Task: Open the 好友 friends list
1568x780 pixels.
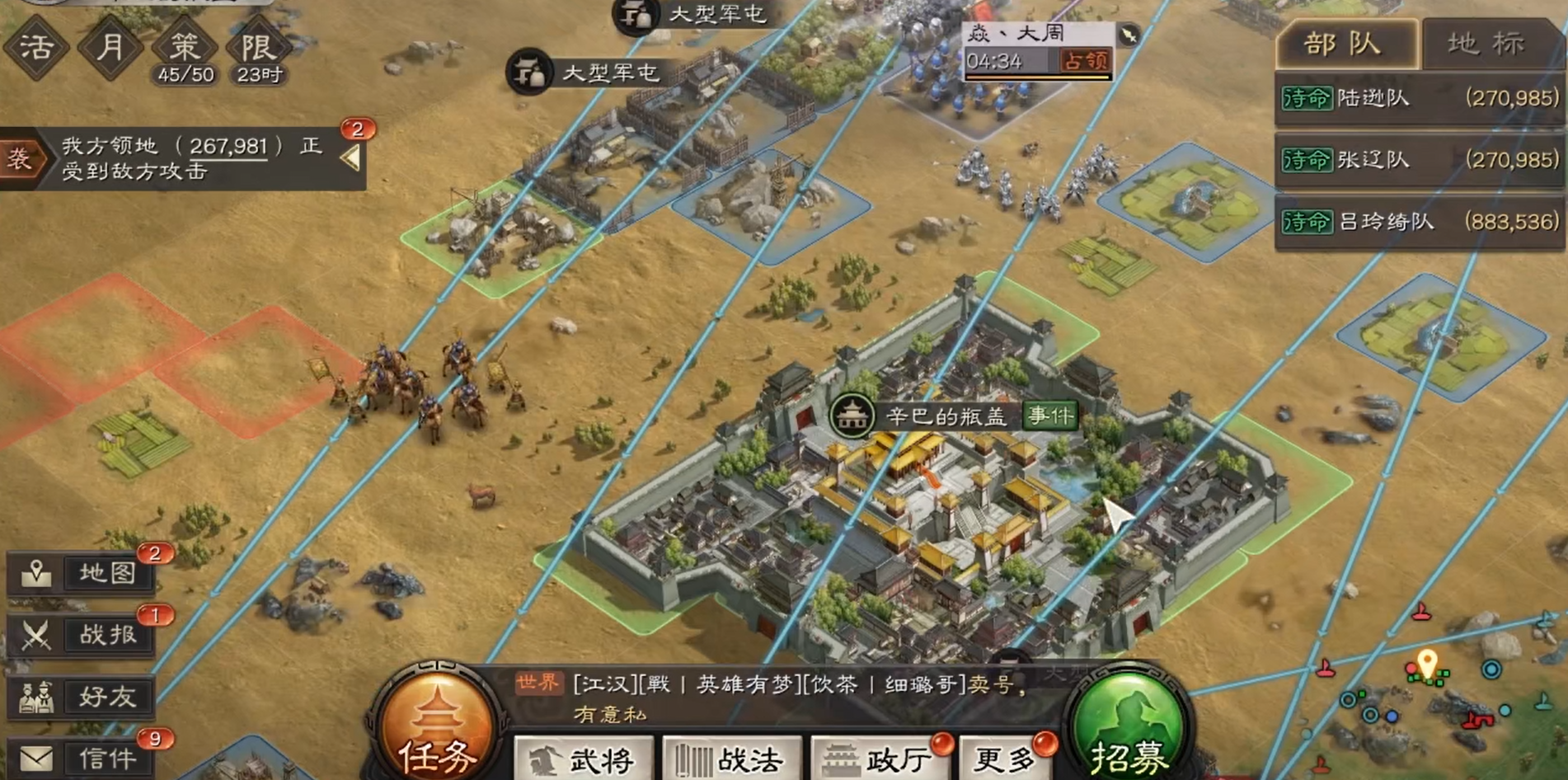Action: 82,698
